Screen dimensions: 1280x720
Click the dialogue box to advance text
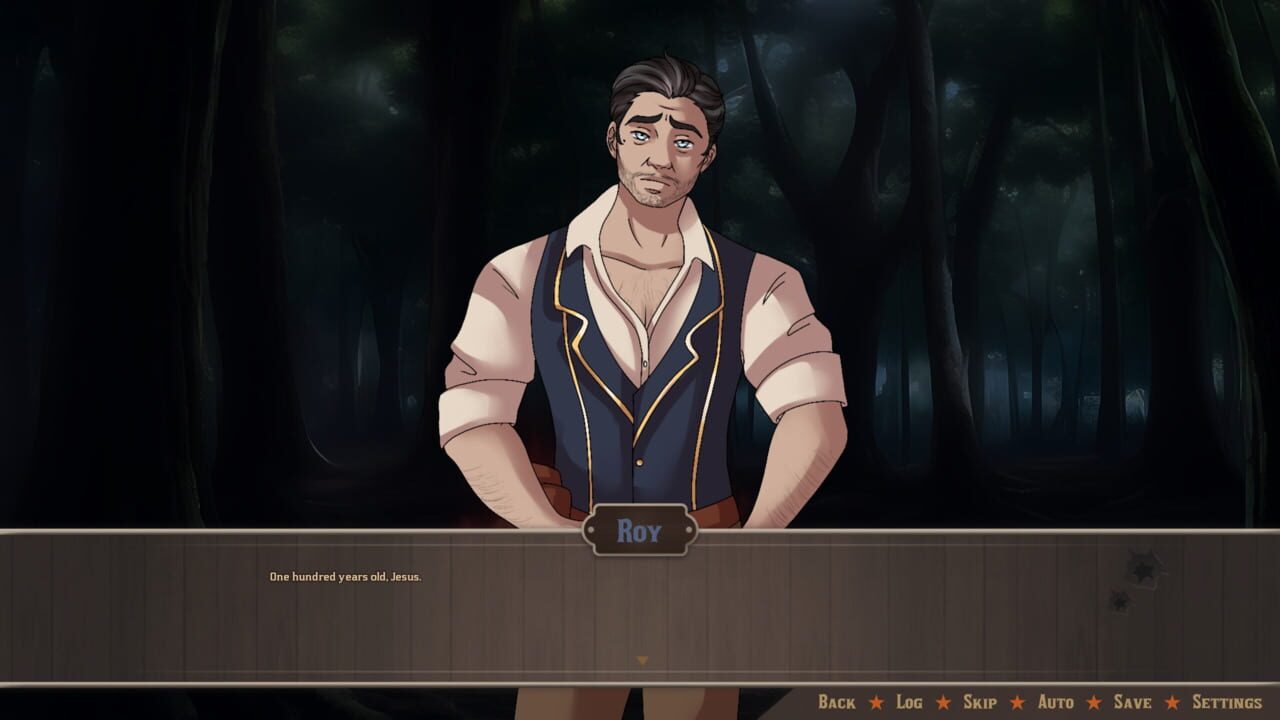[640, 610]
